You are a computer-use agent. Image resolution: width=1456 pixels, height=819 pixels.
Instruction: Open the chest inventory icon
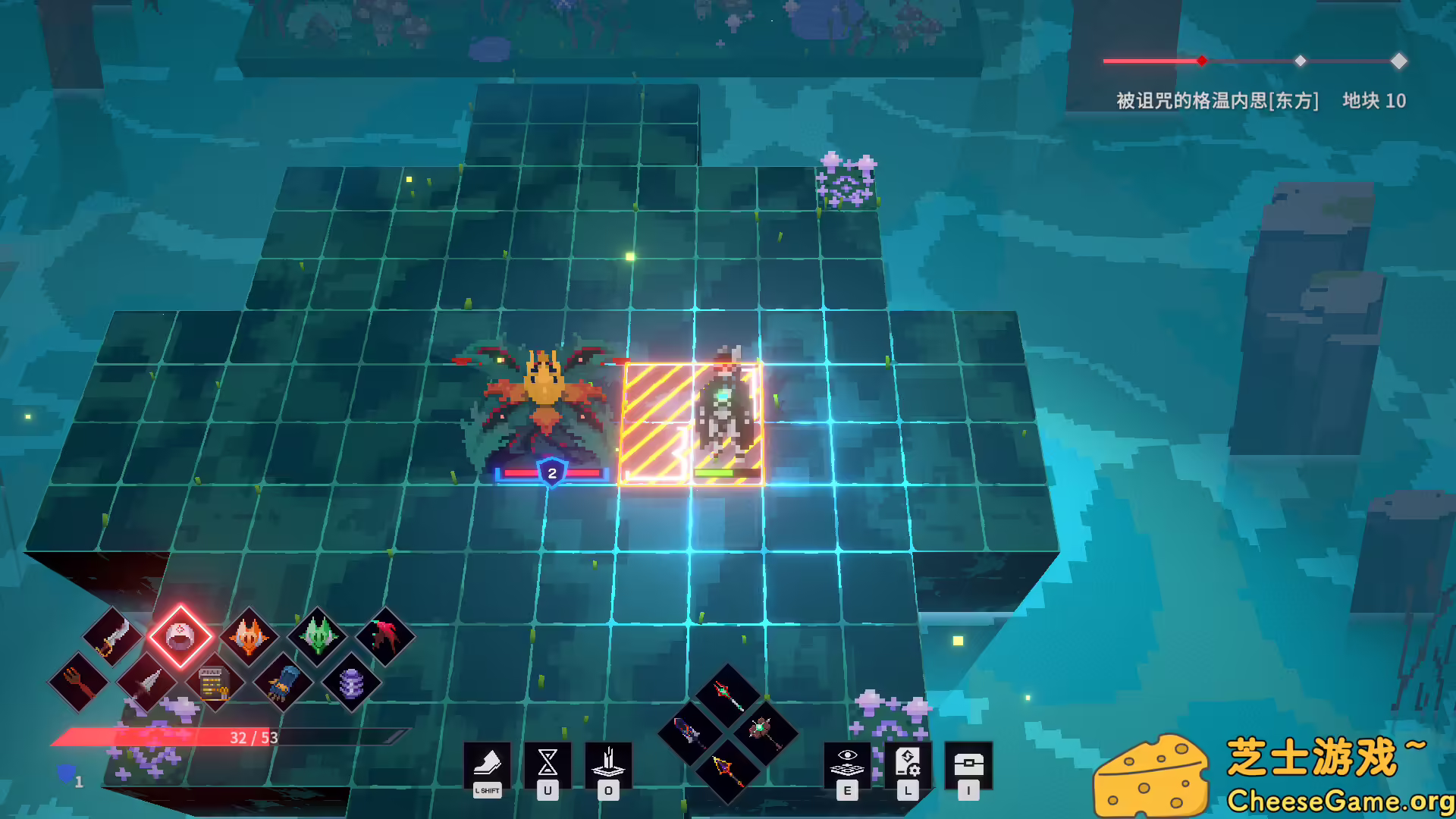tap(968, 764)
